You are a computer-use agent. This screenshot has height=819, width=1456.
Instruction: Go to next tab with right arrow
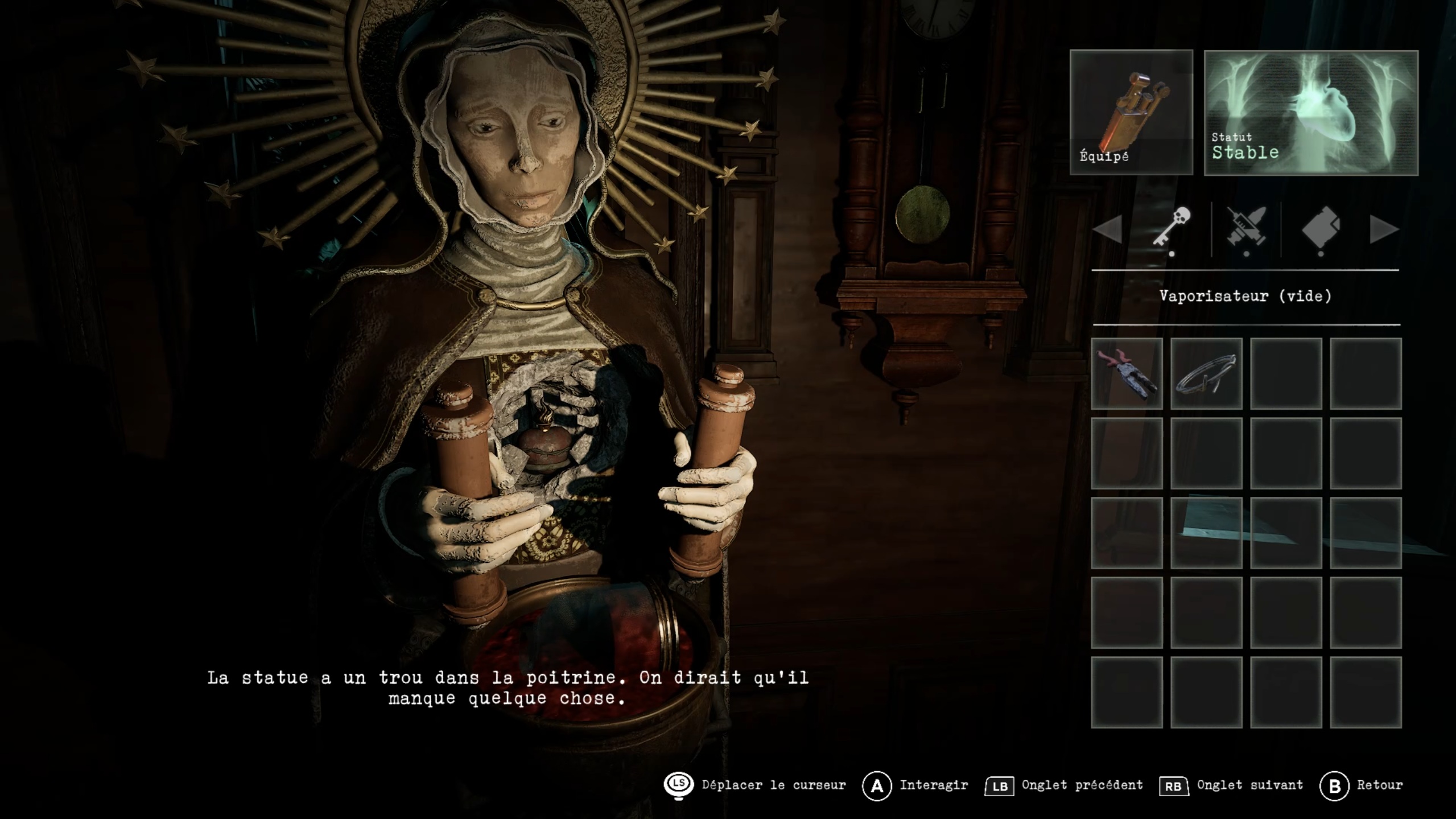1384,229
